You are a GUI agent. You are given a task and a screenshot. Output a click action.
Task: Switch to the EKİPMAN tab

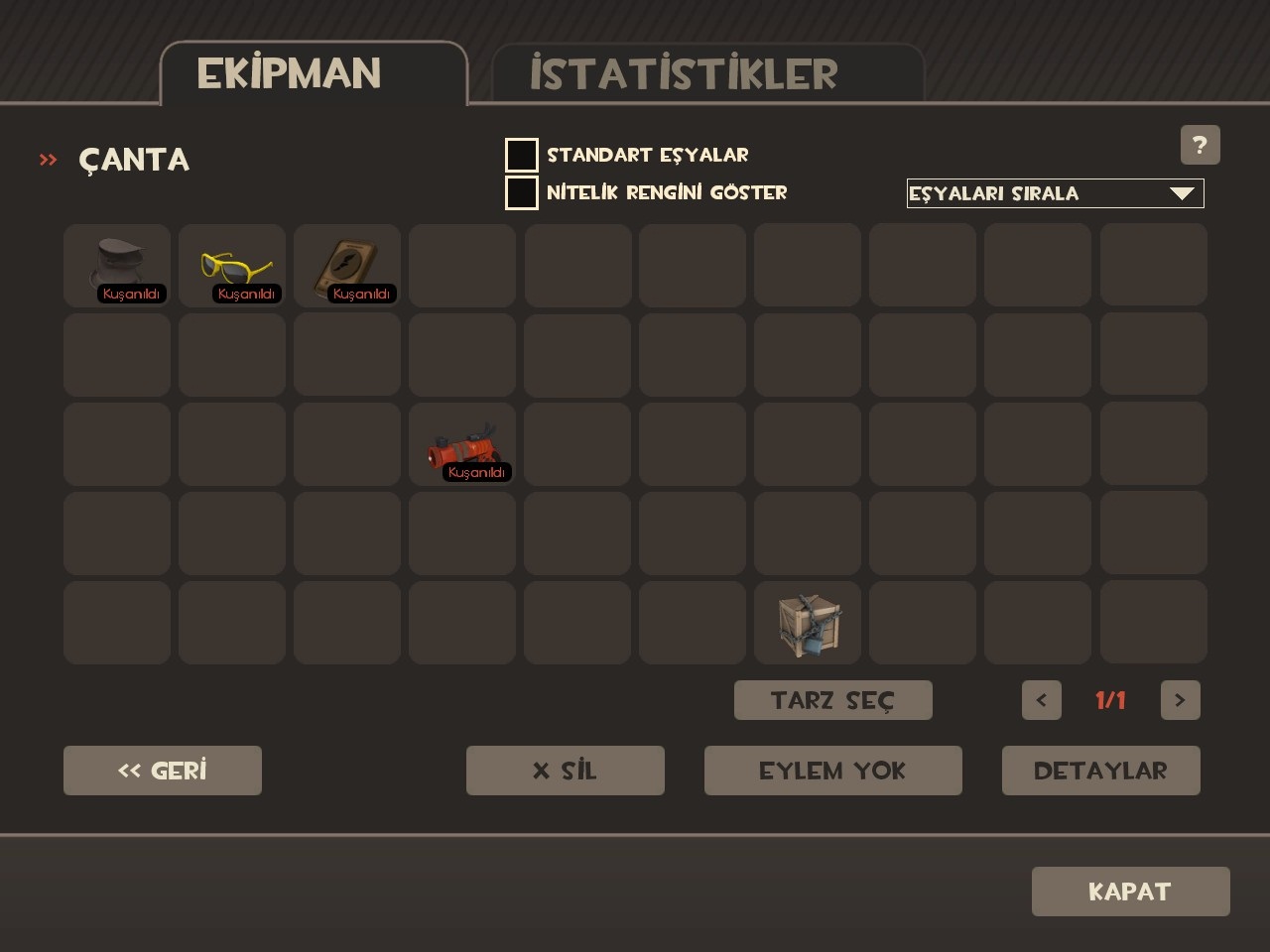click(289, 74)
